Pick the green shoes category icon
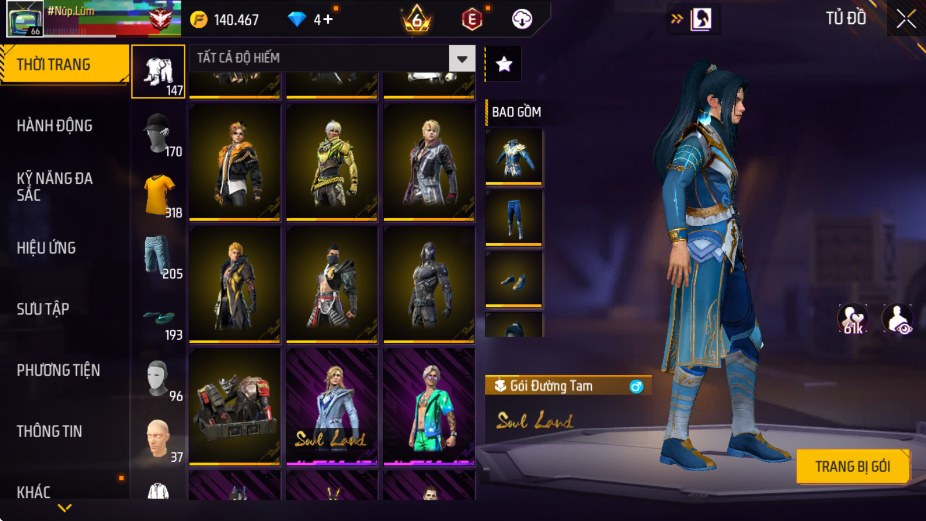 (158, 316)
